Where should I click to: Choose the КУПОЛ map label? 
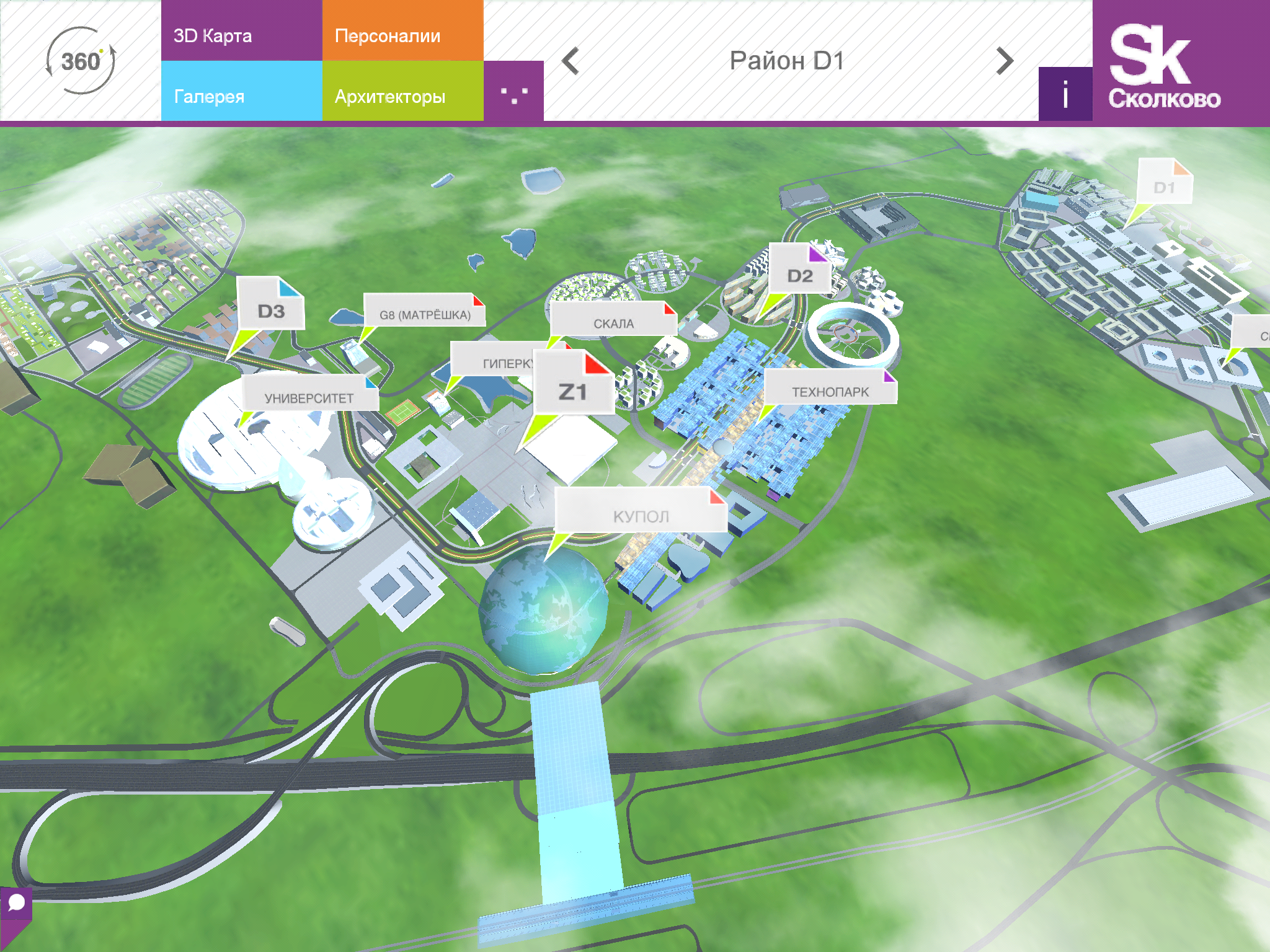(641, 516)
